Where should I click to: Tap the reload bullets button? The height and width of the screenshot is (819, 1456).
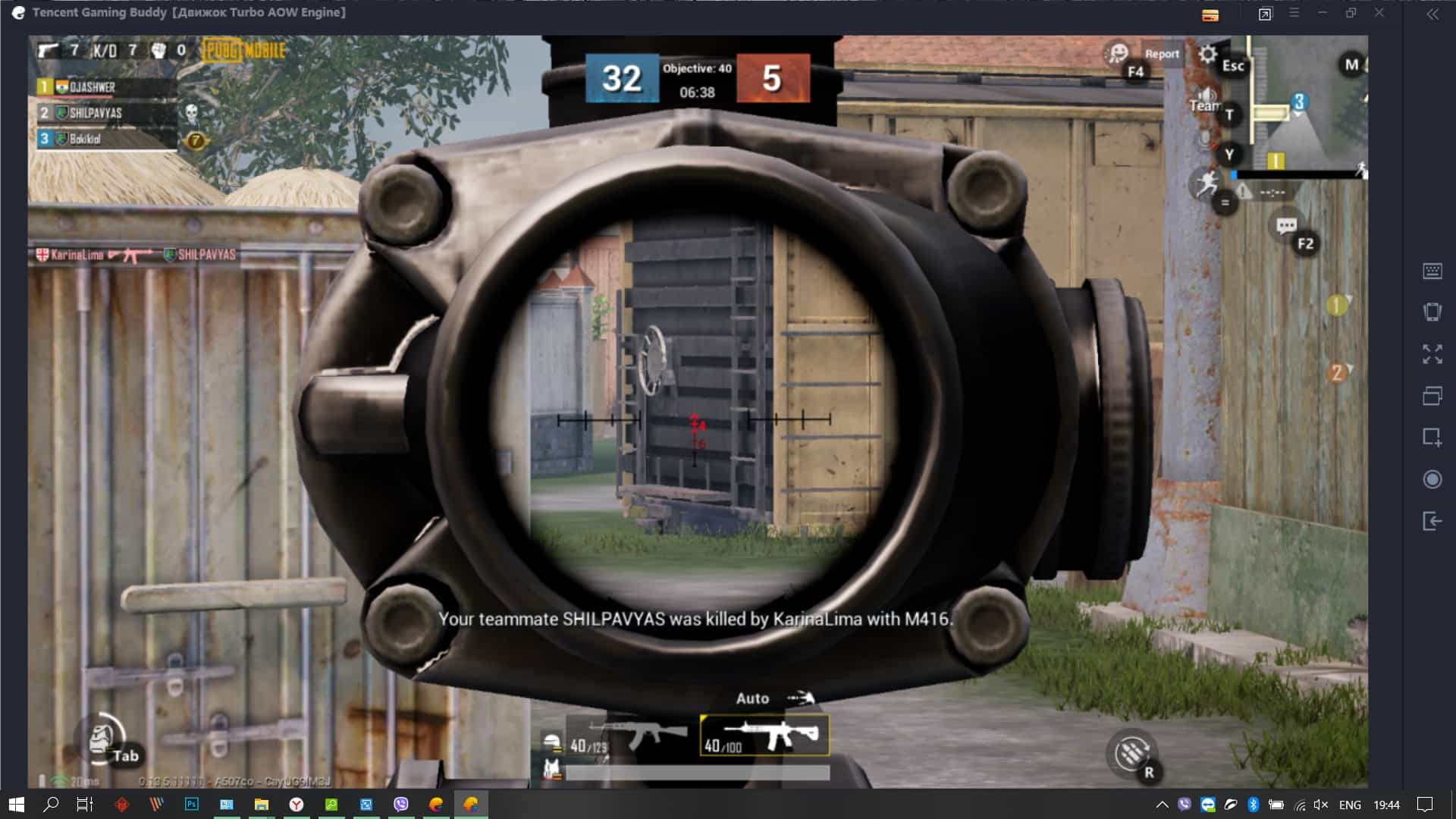[x=1131, y=752]
